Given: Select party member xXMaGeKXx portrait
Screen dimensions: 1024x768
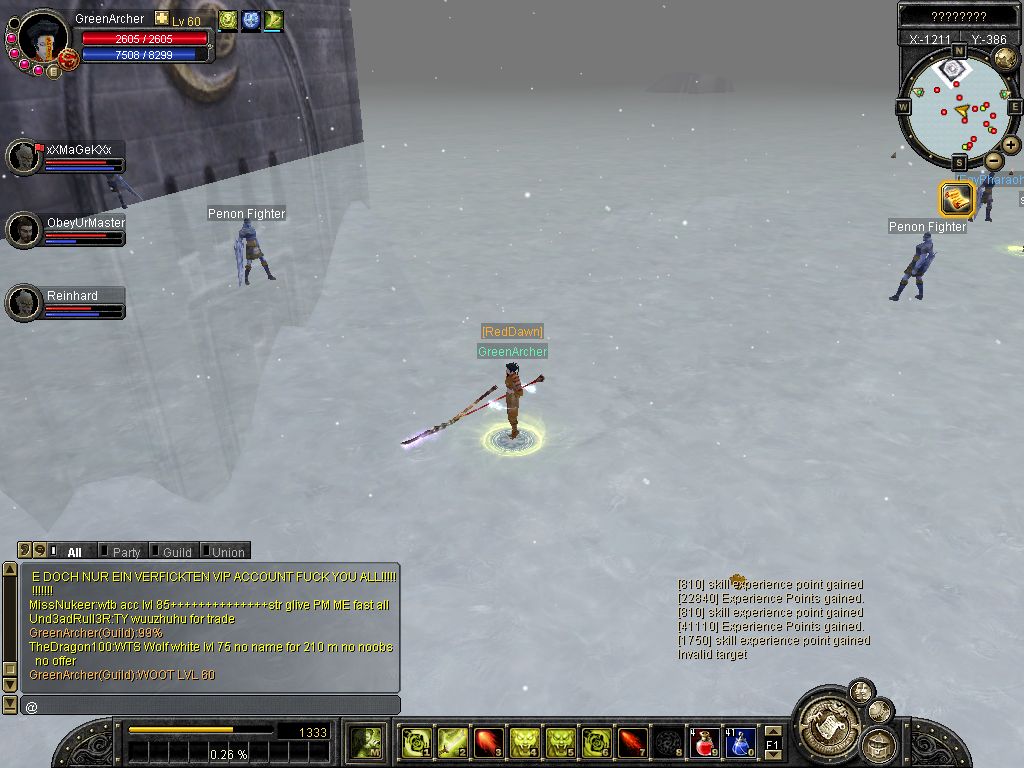Looking at the screenshot, I should coord(23,157).
